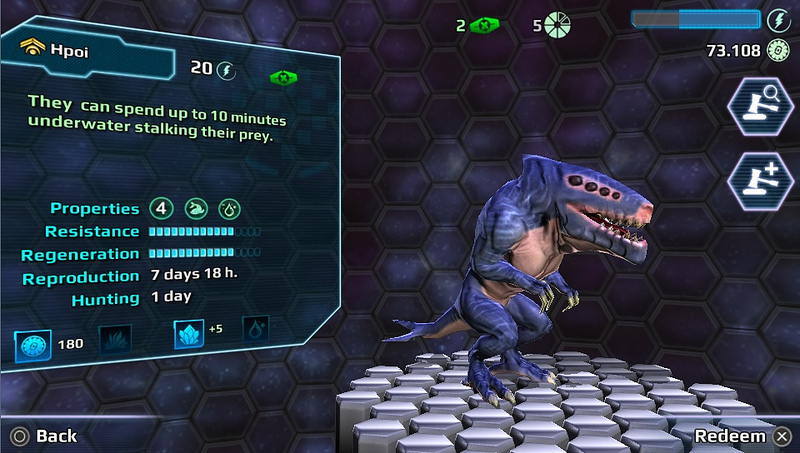The width and height of the screenshot is (800, 453).
Task: Click the coin currency icon beside 73.108
Action: point(778,50)
